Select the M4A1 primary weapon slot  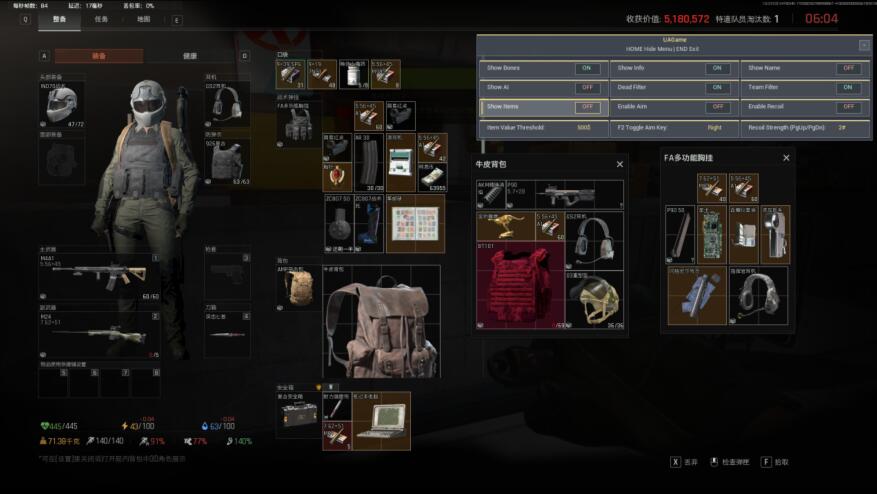pyautogui.click(x=98, y=275)
